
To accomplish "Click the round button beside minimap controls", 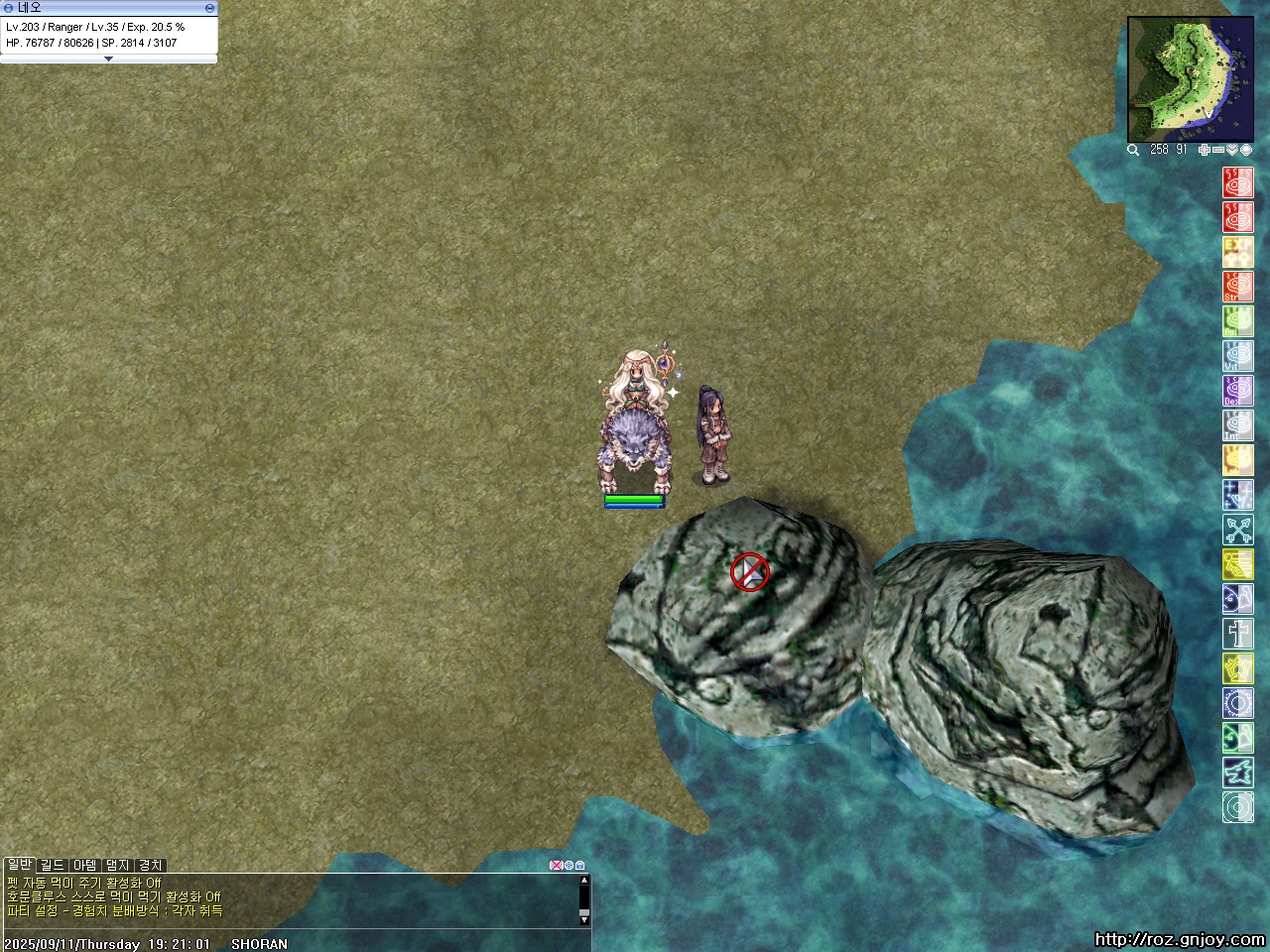I will [x=1245, y=150].
